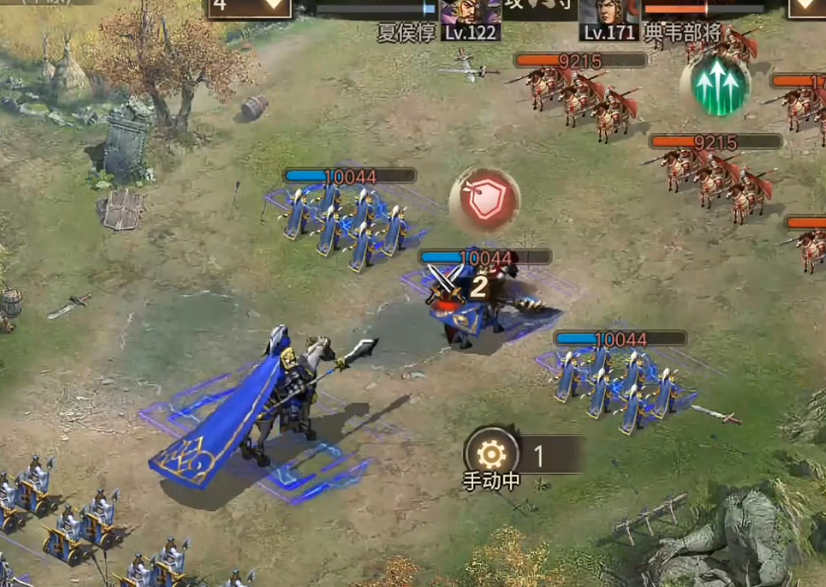Image resolution: width=826 pixels, height=587 pixels.
Task: Activate the red shield skill icon
Action: point(485,199)
